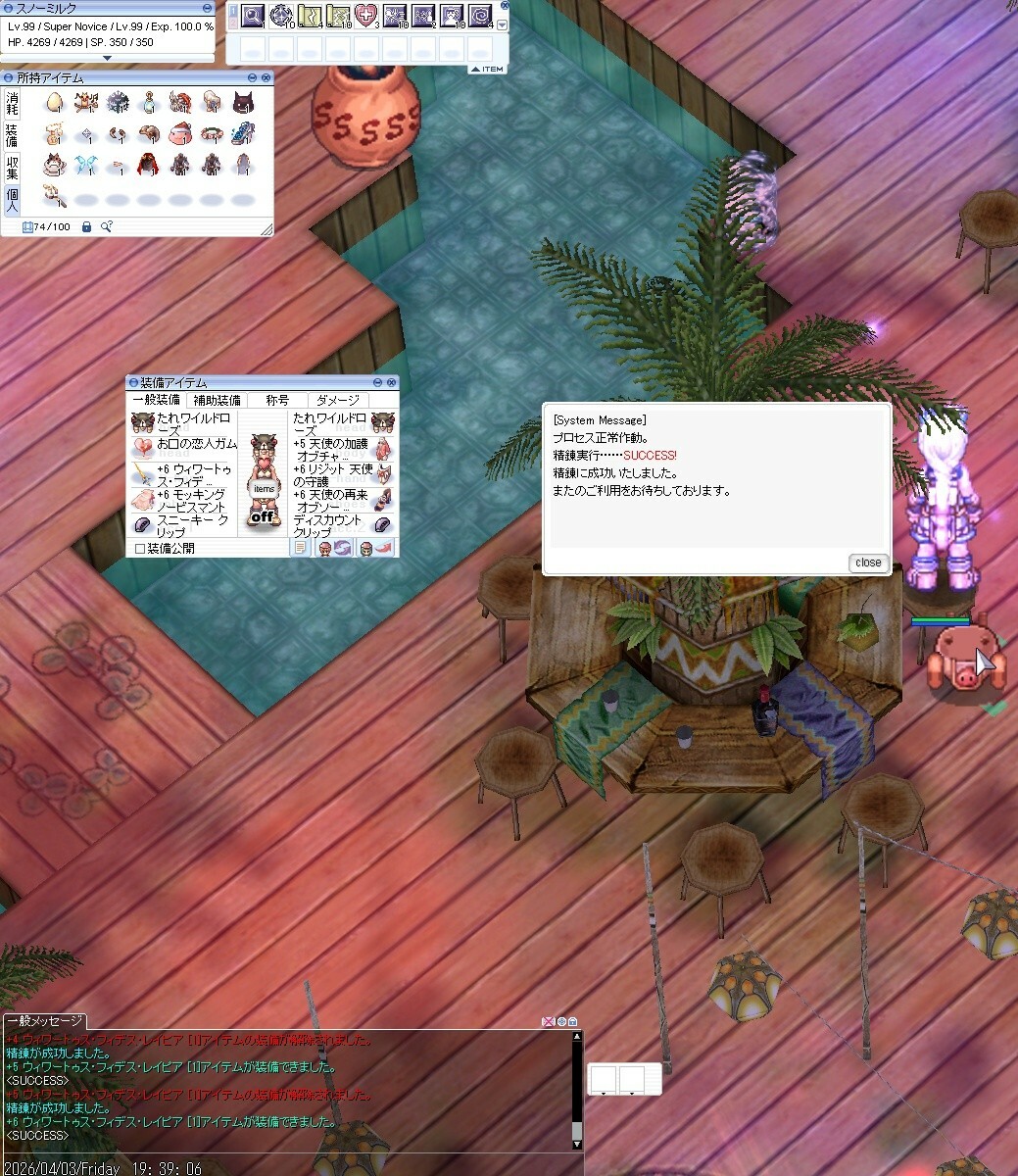The width and height of the screenshot is (1018, 1176).
Task: Use the heart-with-cross heal skill on hotbar
Action: tap(366, 15)
